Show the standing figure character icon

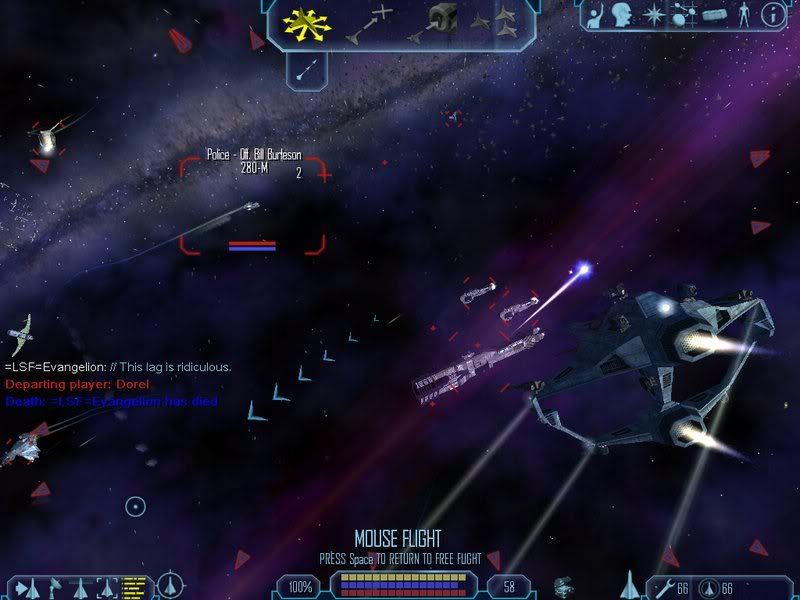pyautogui.click(x=743, y=15)
